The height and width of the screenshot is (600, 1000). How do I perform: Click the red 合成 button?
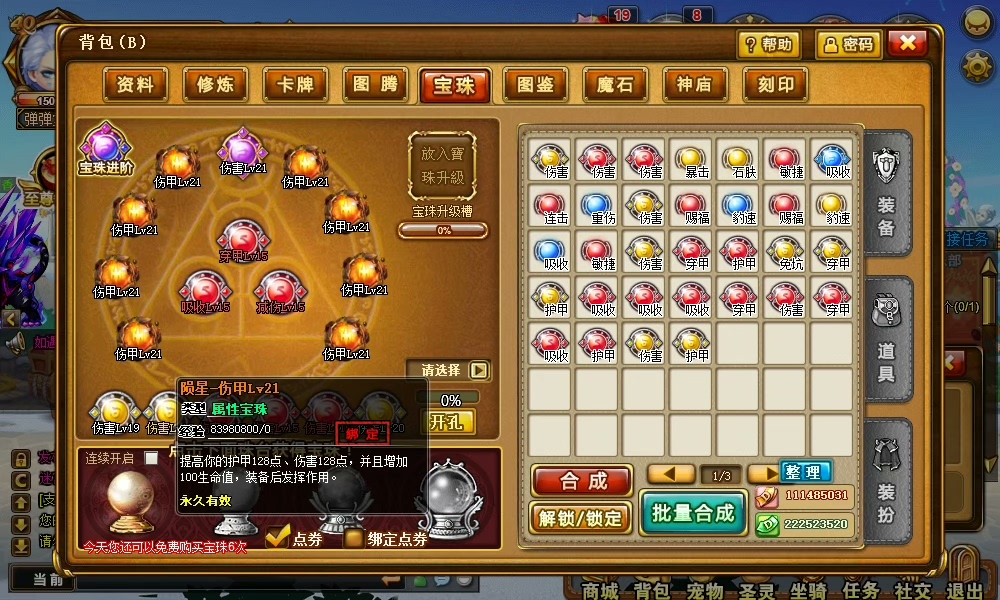[x=582, y=481]
